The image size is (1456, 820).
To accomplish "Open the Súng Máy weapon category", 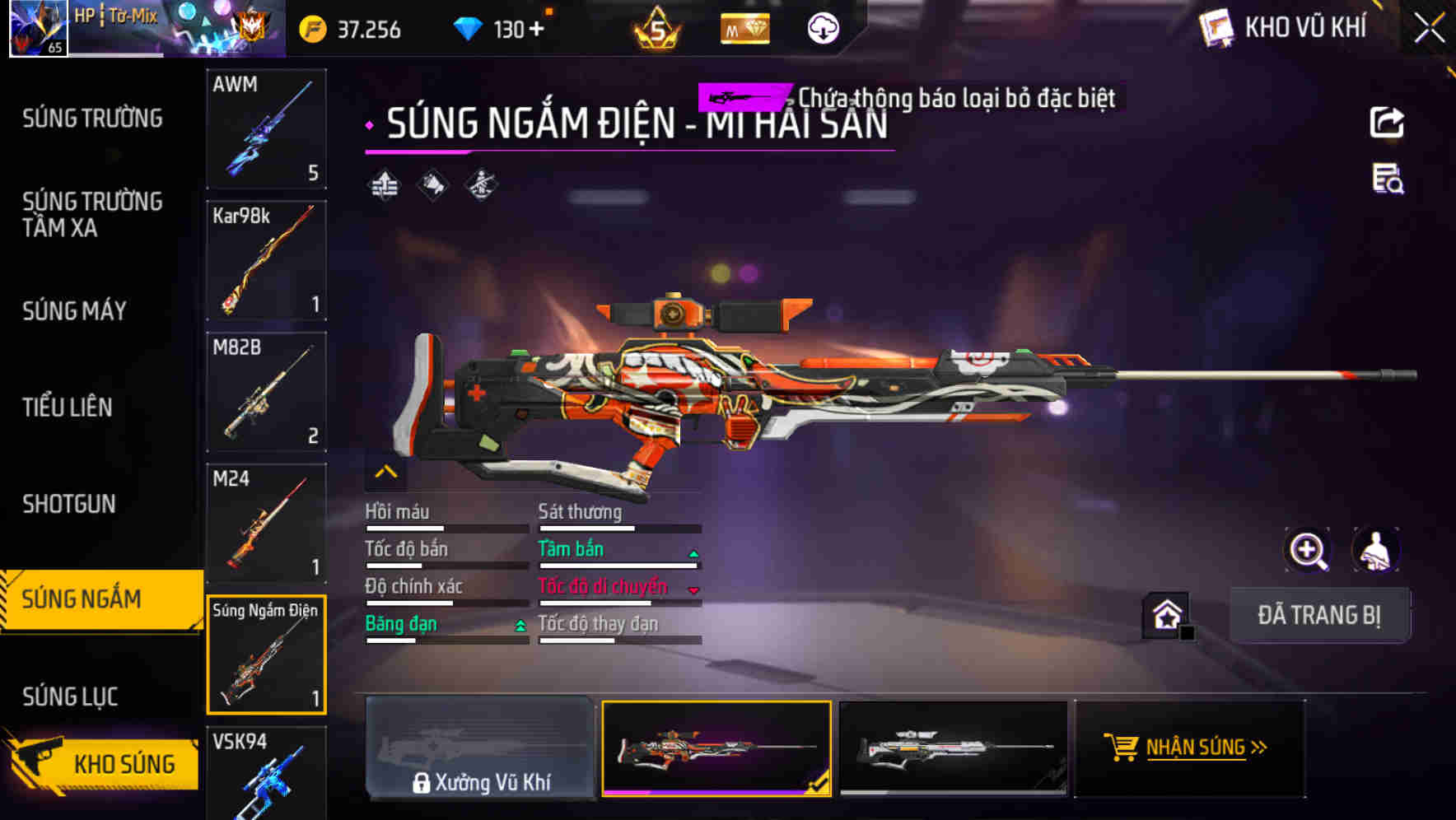I will (74, 311).
